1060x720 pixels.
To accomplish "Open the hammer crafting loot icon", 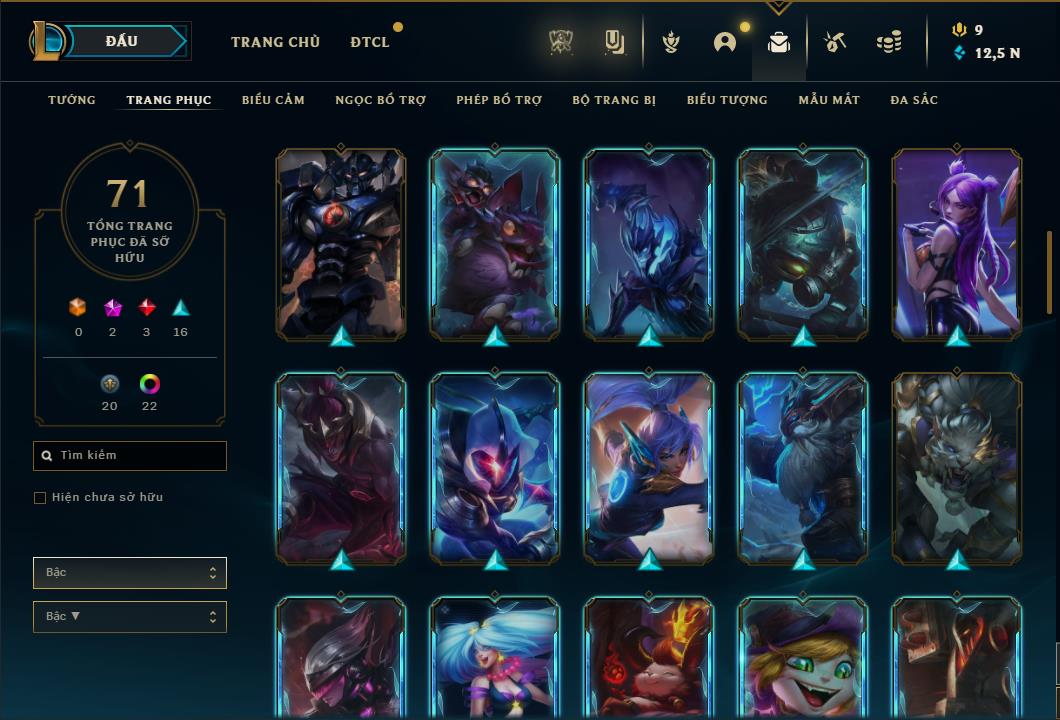I will [x=835, y=42].
